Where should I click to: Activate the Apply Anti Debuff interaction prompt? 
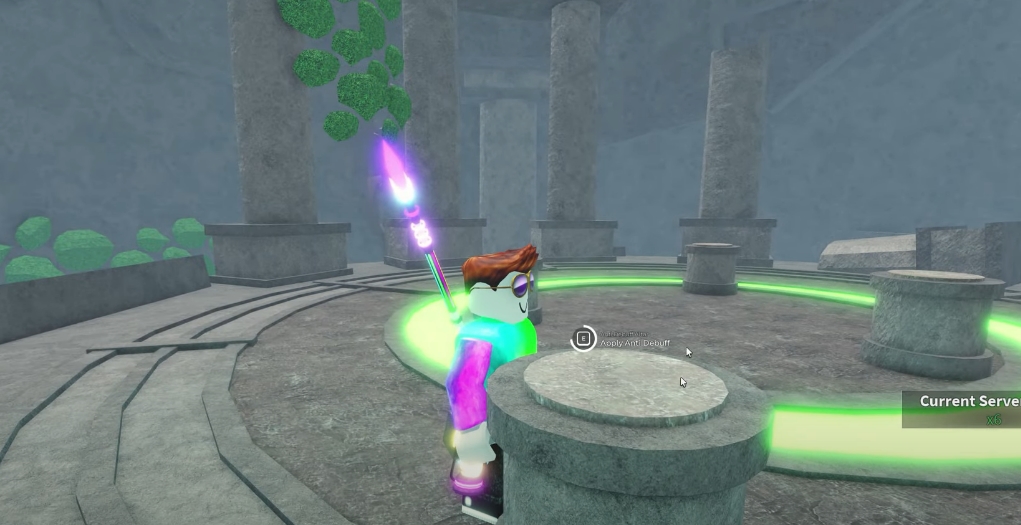click(x=583, y=339)
